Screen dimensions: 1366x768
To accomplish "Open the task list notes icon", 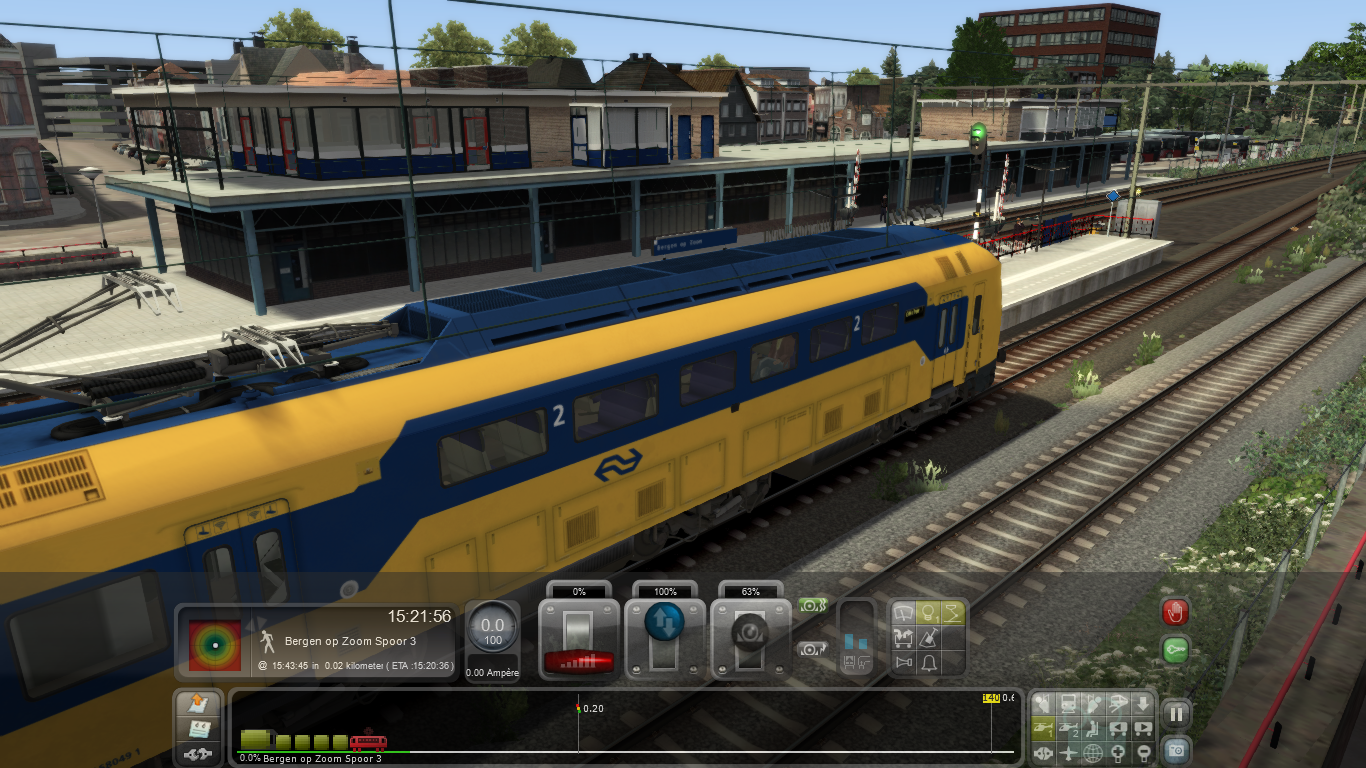I will 198,728.
